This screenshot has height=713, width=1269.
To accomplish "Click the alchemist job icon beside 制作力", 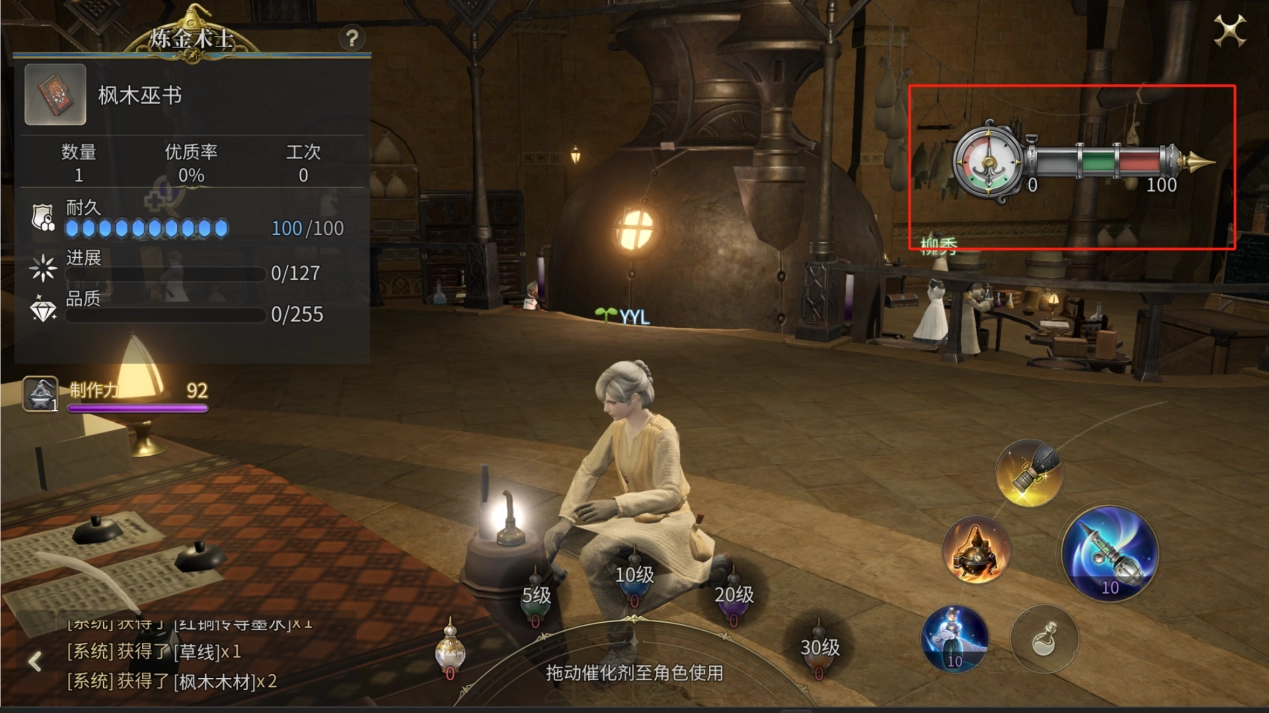I will pyautogui.click(x=41, y=394).
